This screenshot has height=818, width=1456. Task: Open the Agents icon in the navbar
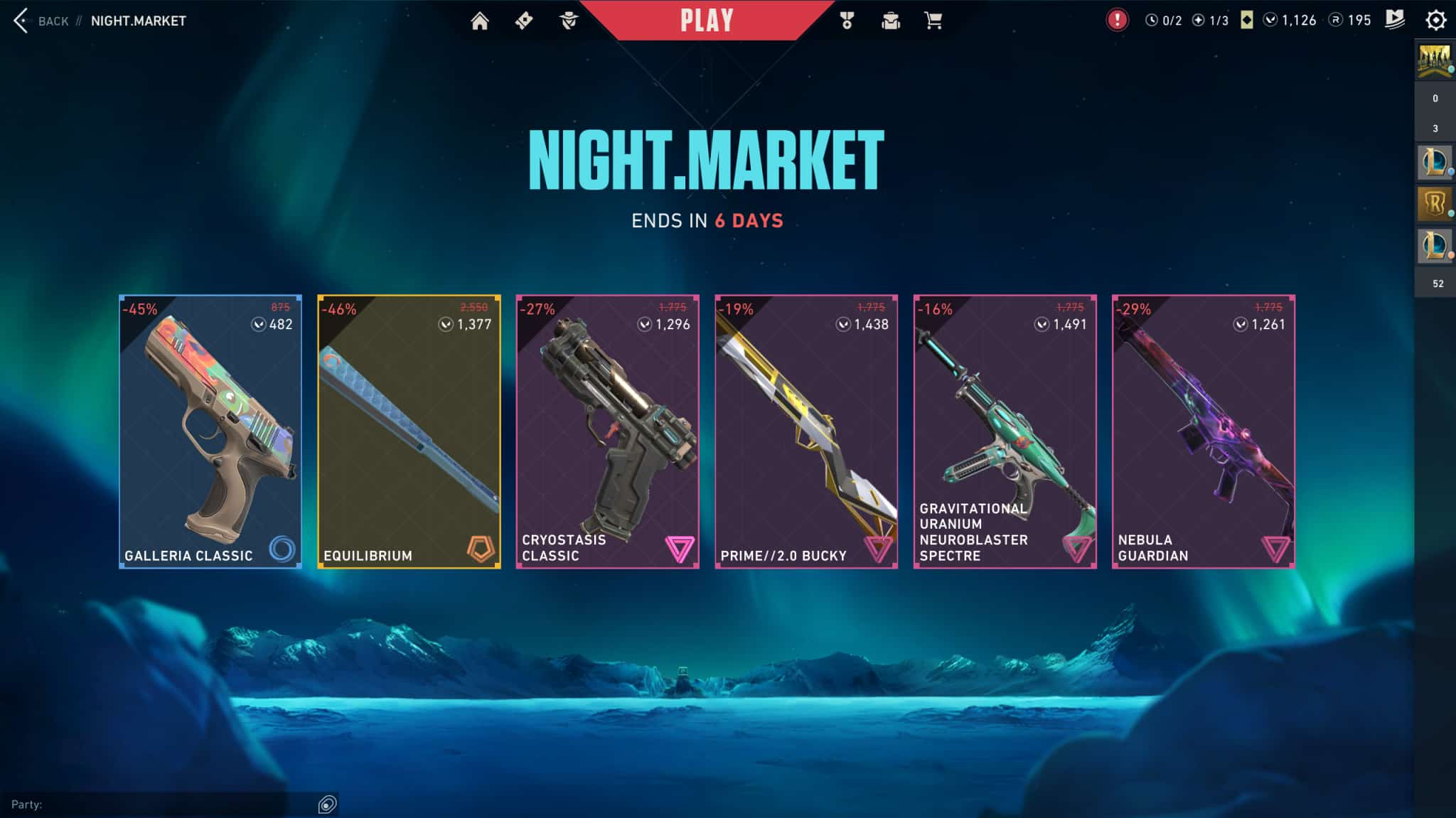coord(570,21)
